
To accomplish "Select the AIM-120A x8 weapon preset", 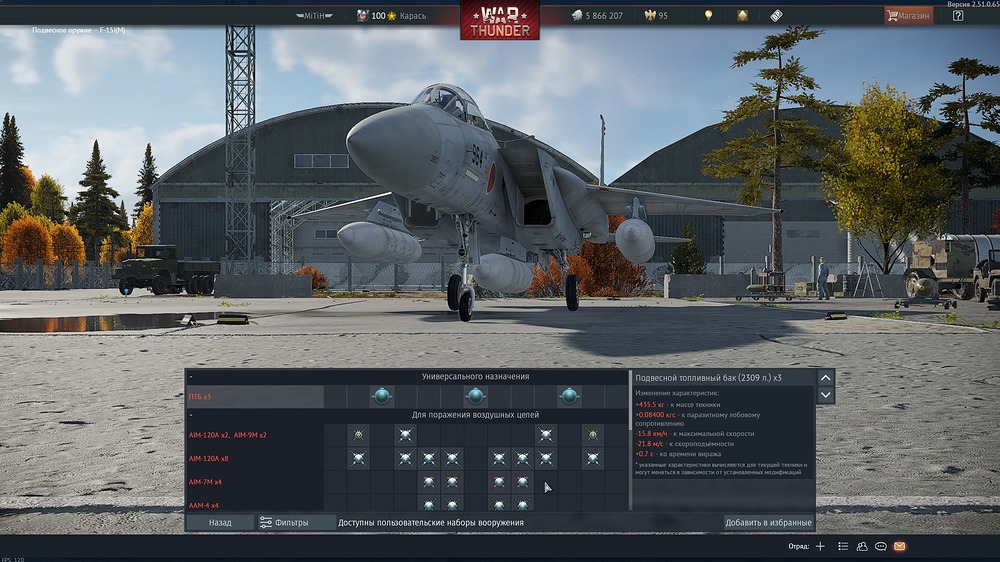I will 255,458.
